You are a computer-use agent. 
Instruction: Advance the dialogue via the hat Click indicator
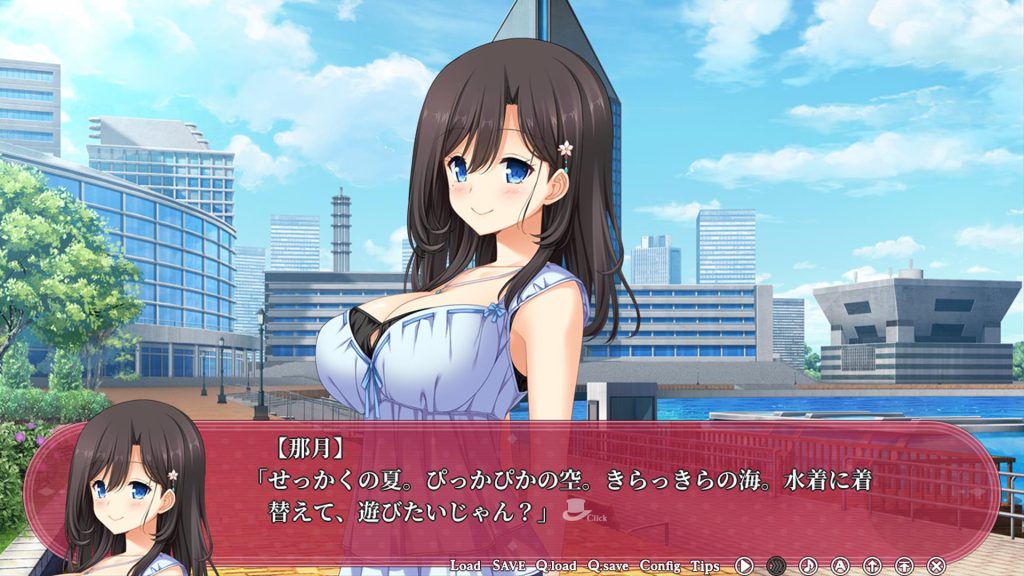[578, 511]
